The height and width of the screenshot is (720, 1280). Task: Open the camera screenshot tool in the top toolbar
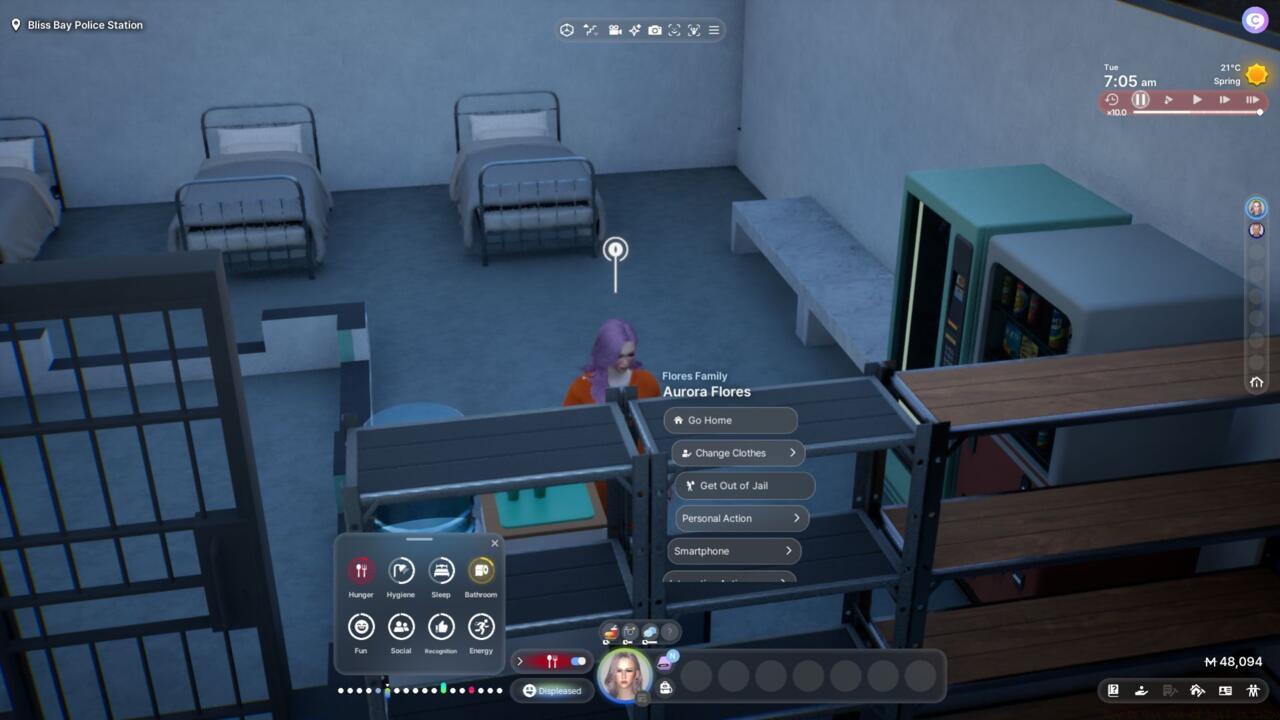coord(653,30)
